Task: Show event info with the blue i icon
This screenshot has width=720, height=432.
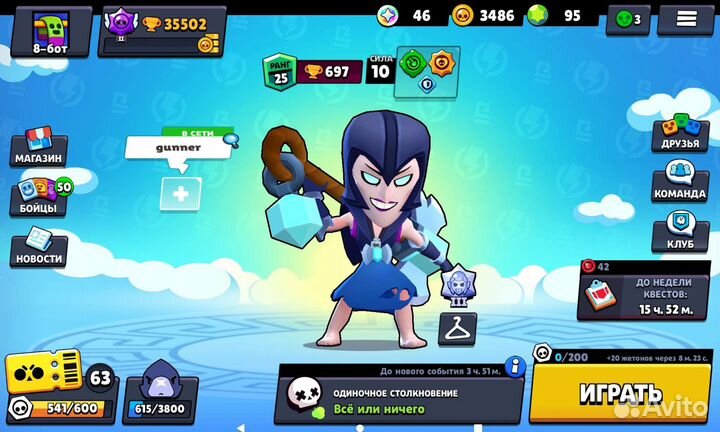Action: (x=515, y=365)
